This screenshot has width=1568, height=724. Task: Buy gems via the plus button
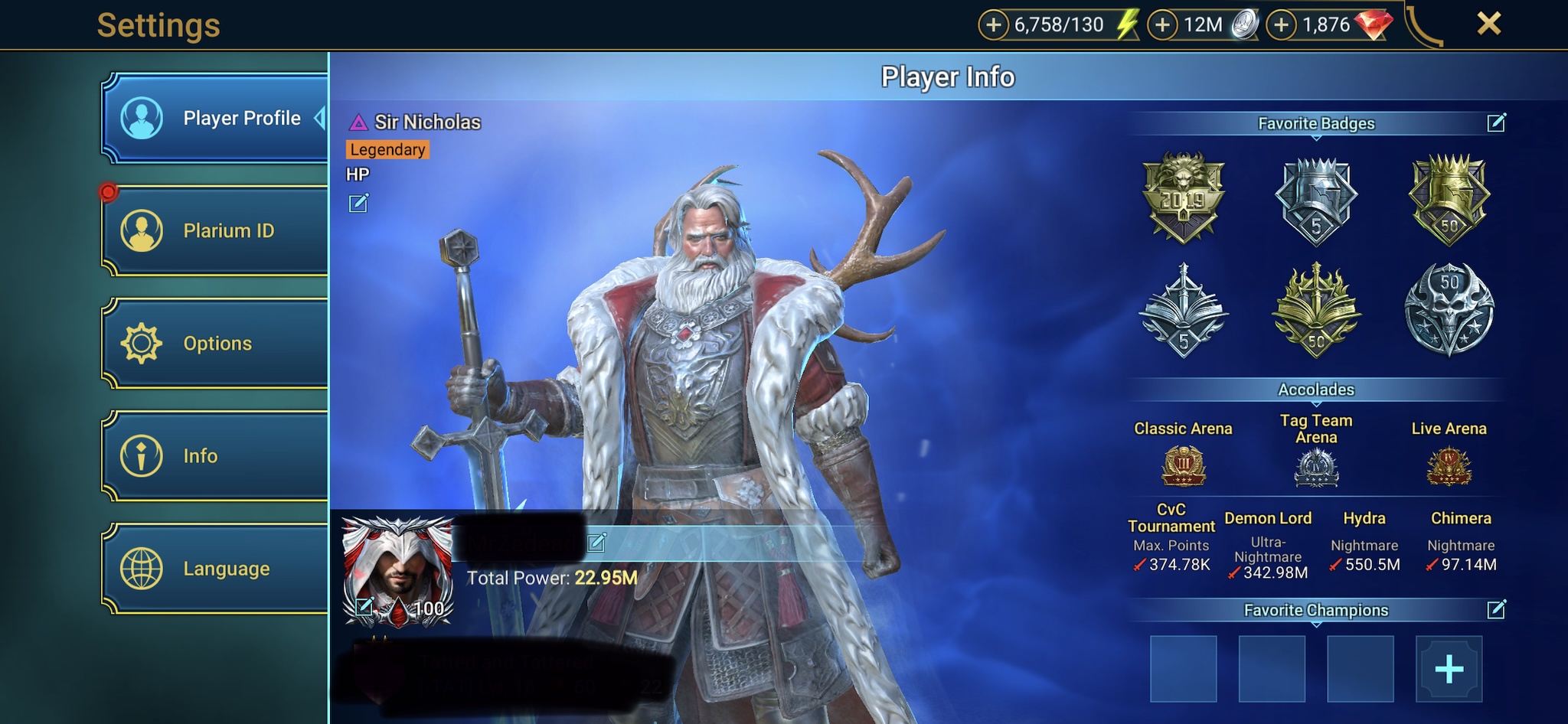(x=1281, y=25)
